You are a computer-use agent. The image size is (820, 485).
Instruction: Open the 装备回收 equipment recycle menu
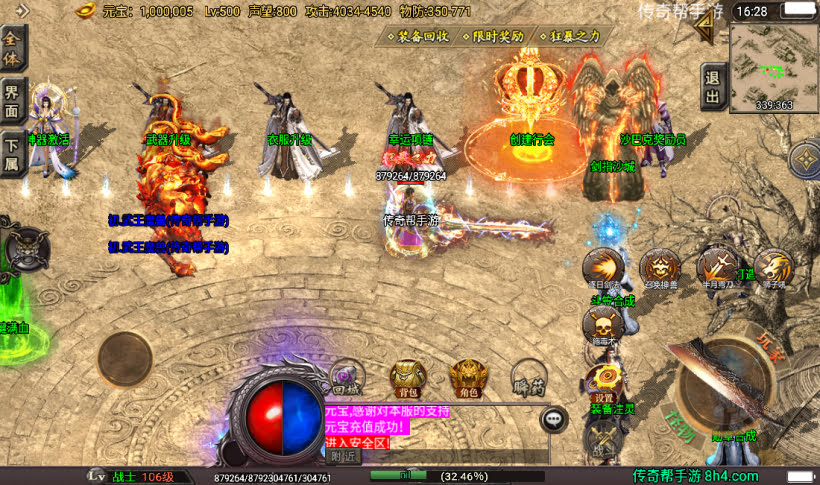(x=417, y=36)
